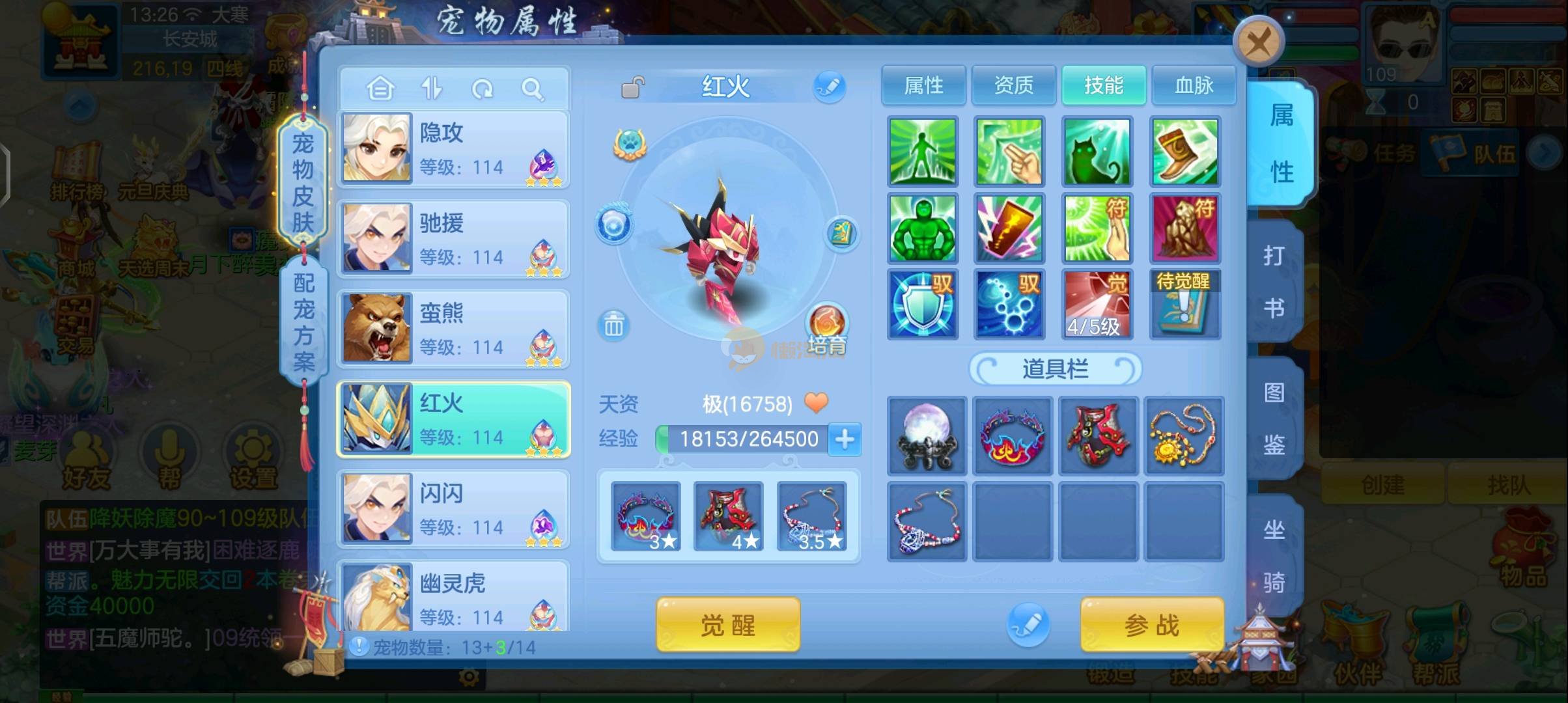Switch to the 打书 side tab
This screenshot has height=703, width=1568.
(1274, 281)
